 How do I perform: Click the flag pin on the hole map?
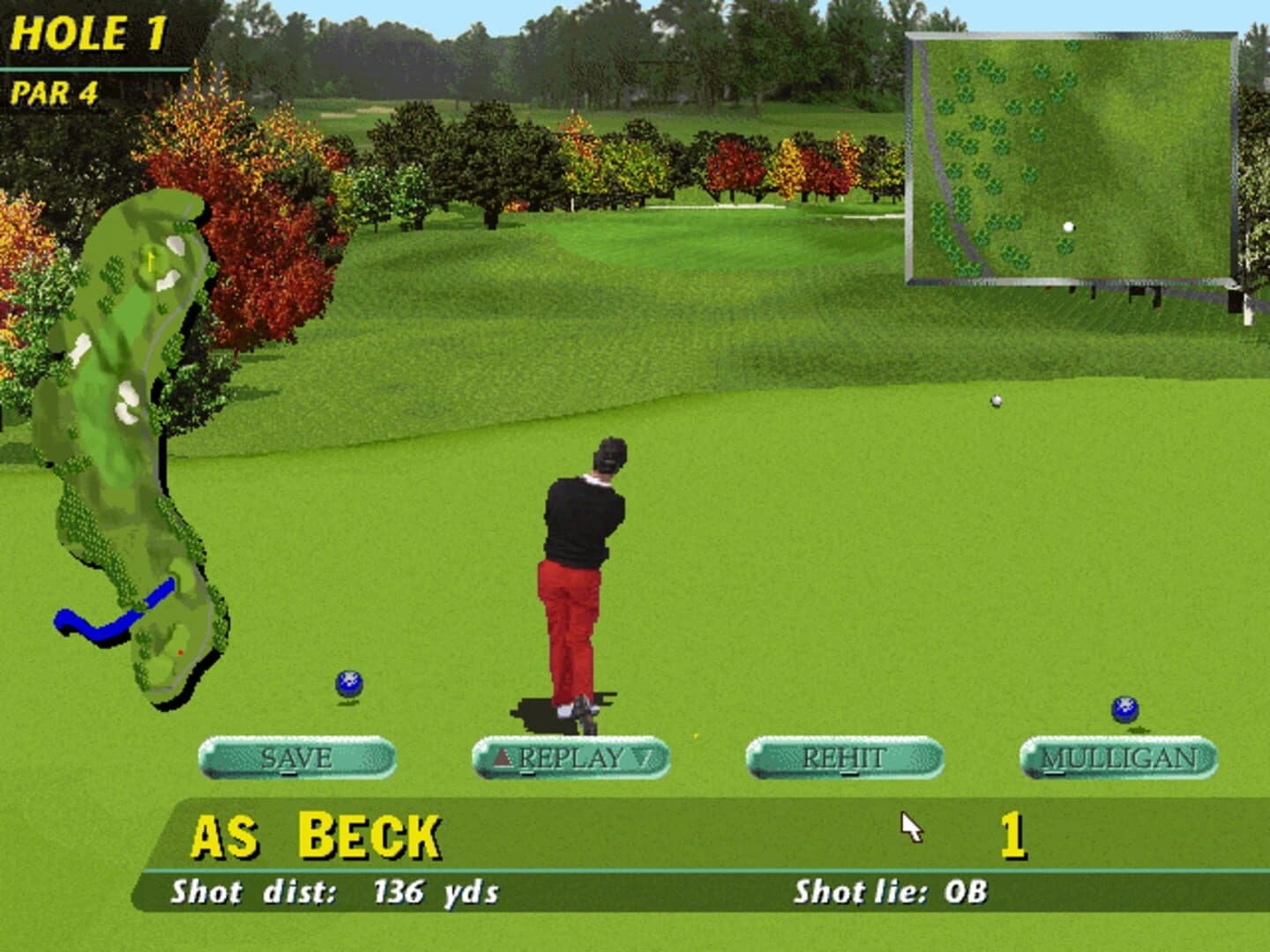coord(148,260)
